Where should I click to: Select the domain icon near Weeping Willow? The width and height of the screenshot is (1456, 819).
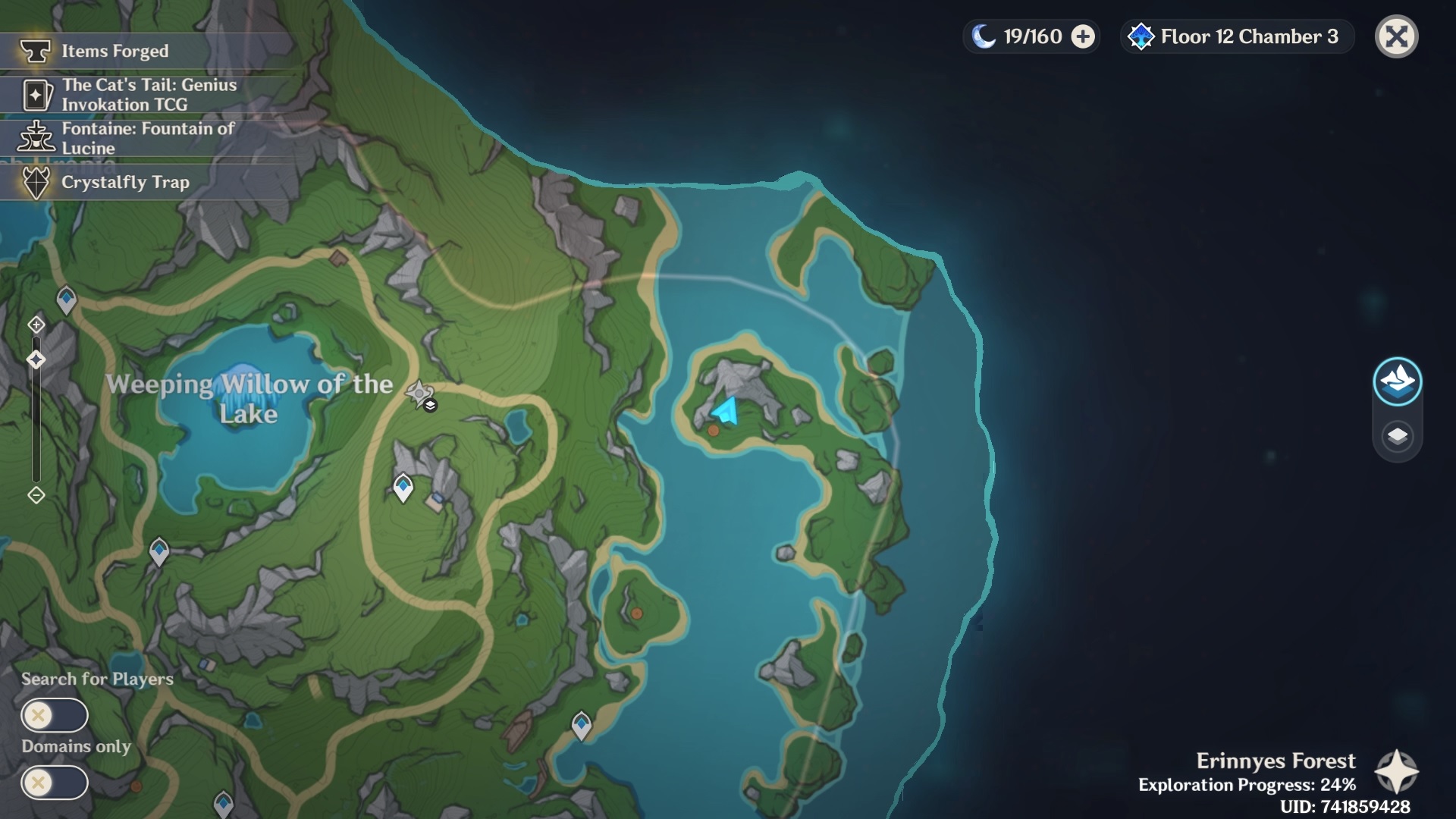tap(419, 394)
